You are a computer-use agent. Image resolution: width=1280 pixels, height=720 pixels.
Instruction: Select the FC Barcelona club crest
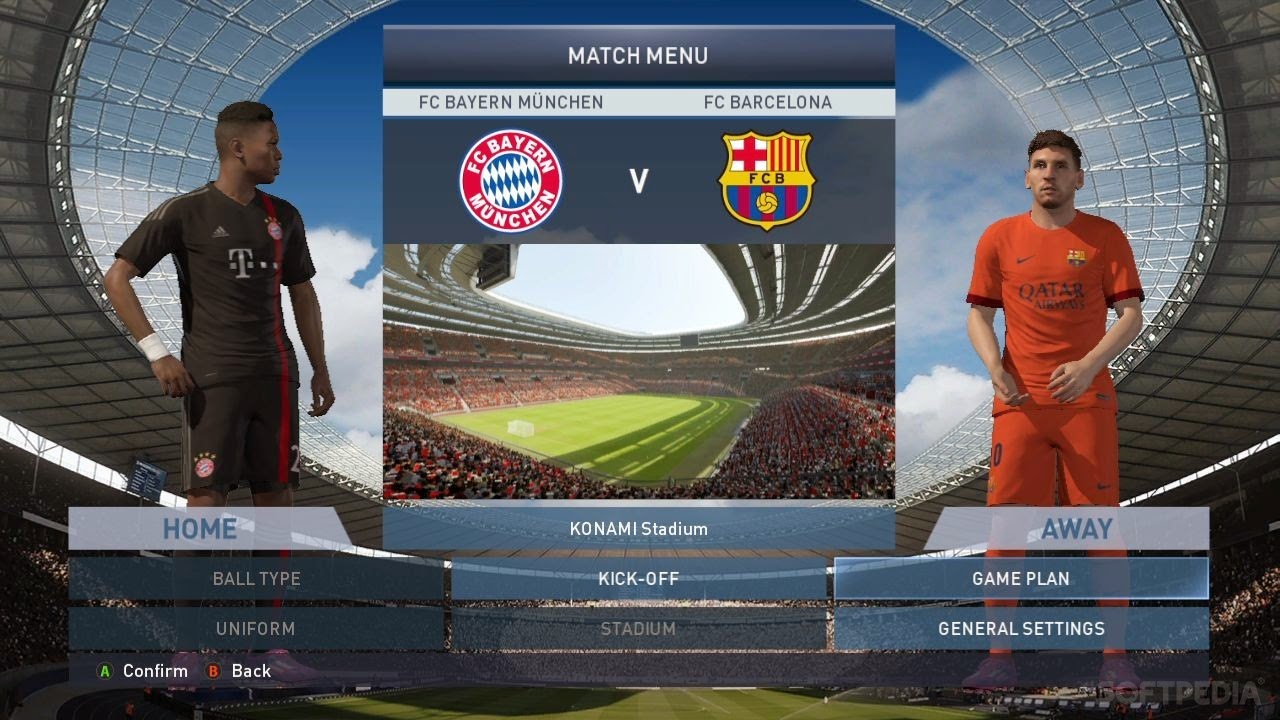(x=767, y=178)
